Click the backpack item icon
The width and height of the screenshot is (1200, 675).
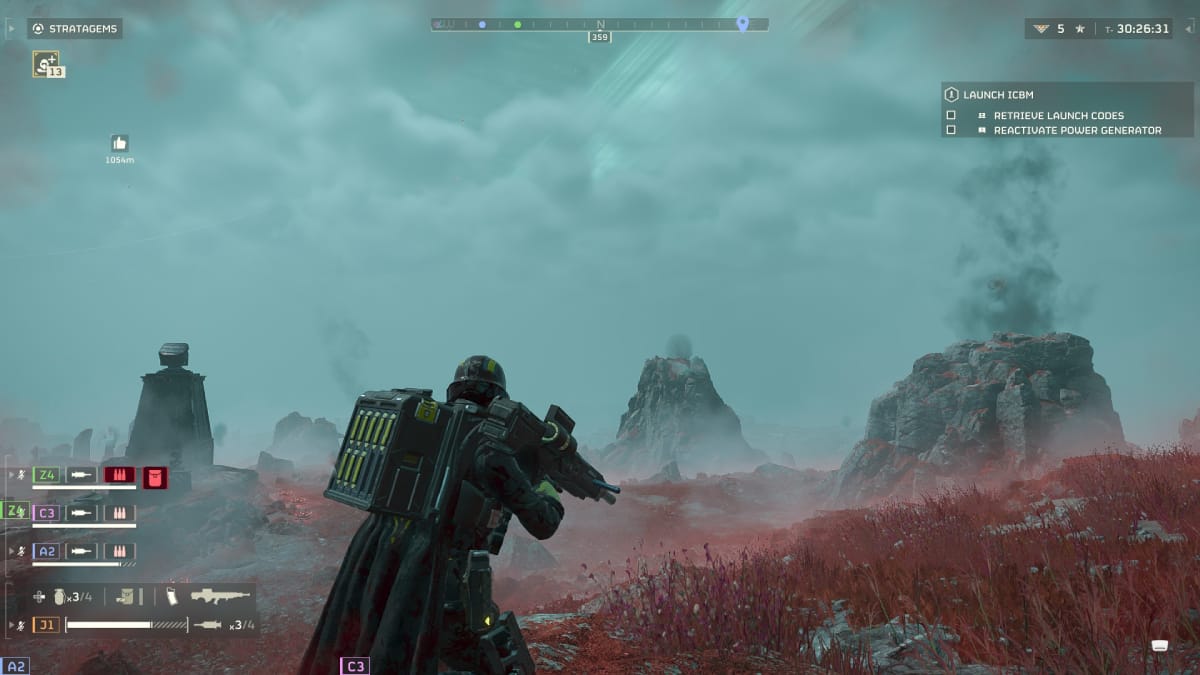click(126, 597)
